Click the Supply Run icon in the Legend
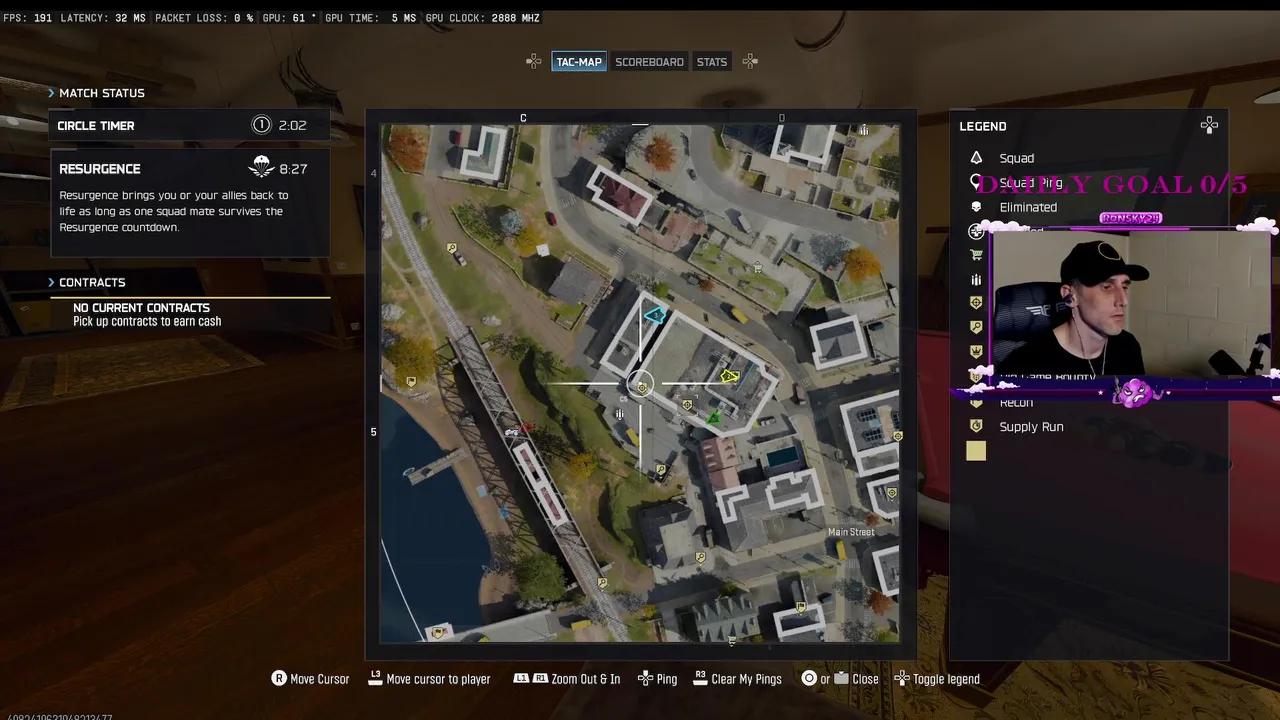Viewport: 1280px width, 720px height. coord(977,426)
